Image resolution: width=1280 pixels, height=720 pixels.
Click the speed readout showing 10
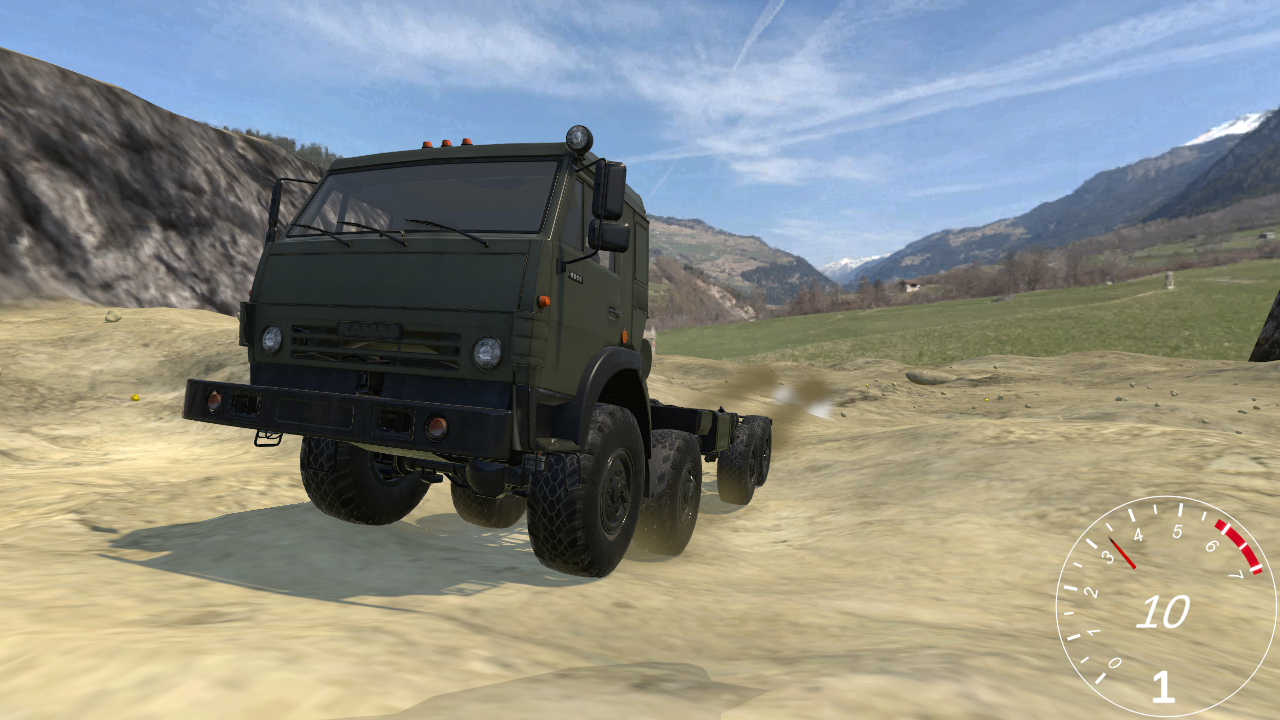click(x=1166, y=610)
